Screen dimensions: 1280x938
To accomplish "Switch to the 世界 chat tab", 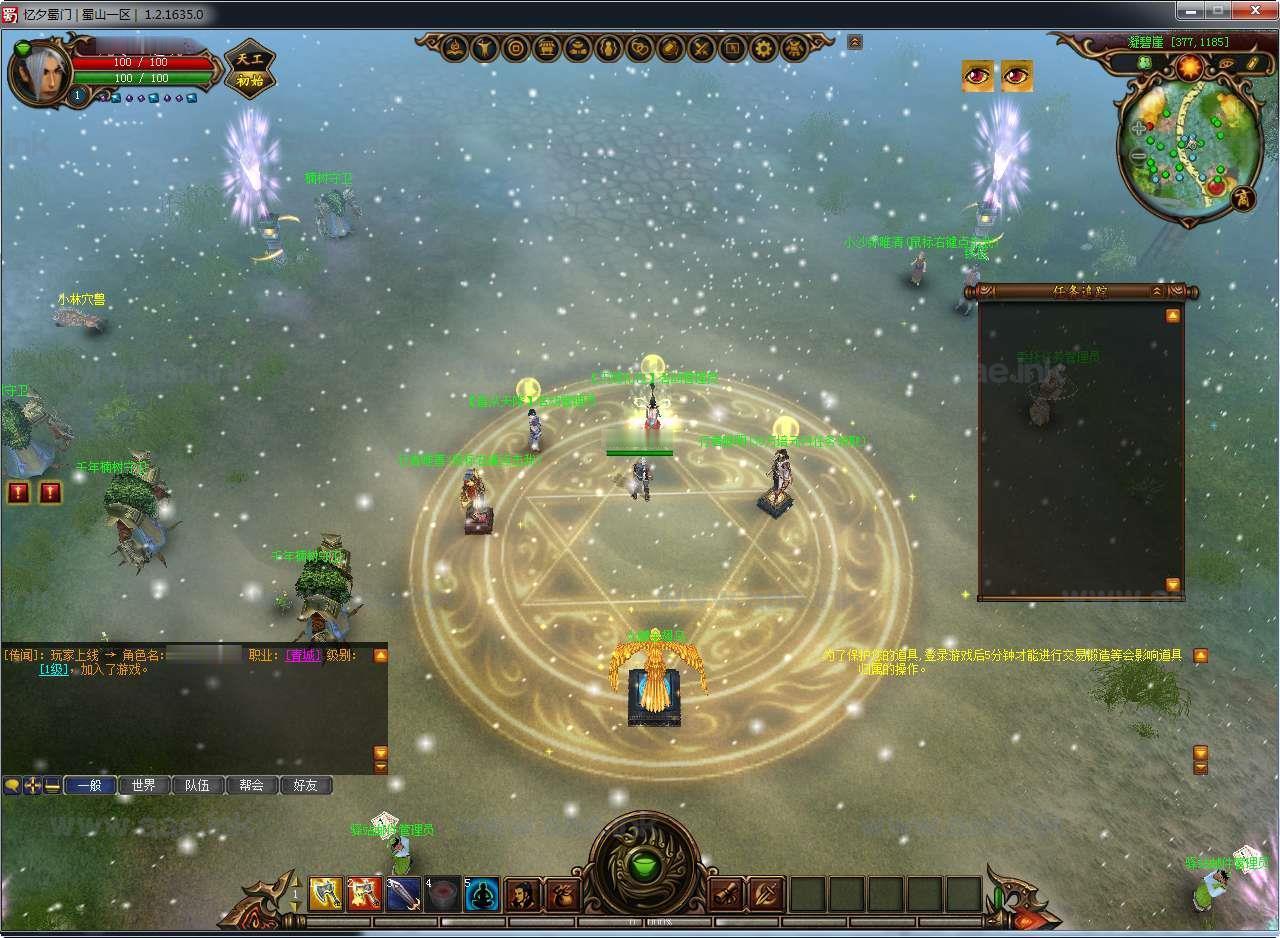I will [143, 786].
